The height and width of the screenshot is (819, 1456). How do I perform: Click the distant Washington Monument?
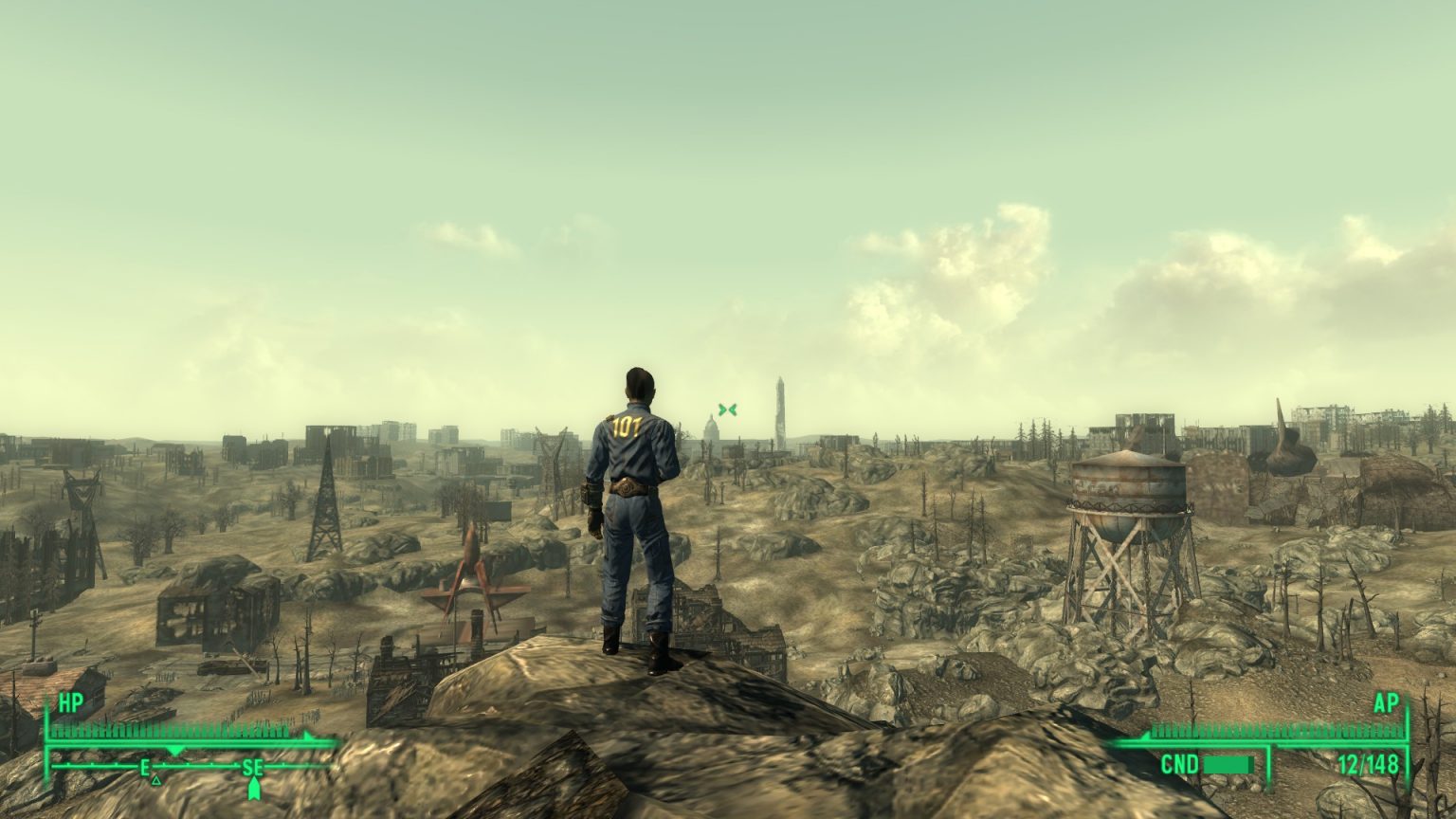point(779,406)
